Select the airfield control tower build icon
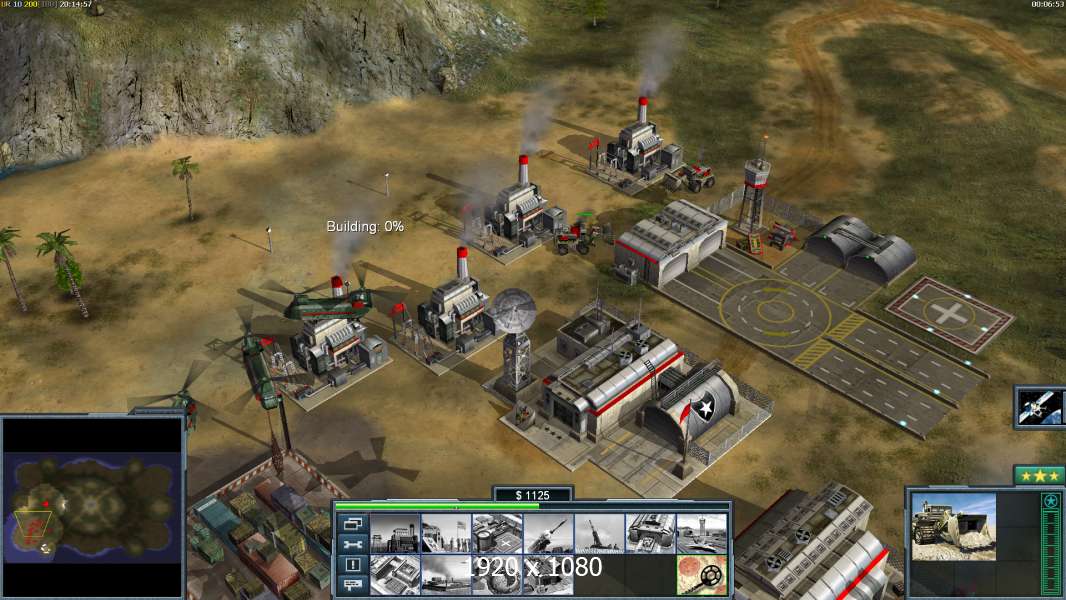1066x600 pixels. click(x=701, y=534)
